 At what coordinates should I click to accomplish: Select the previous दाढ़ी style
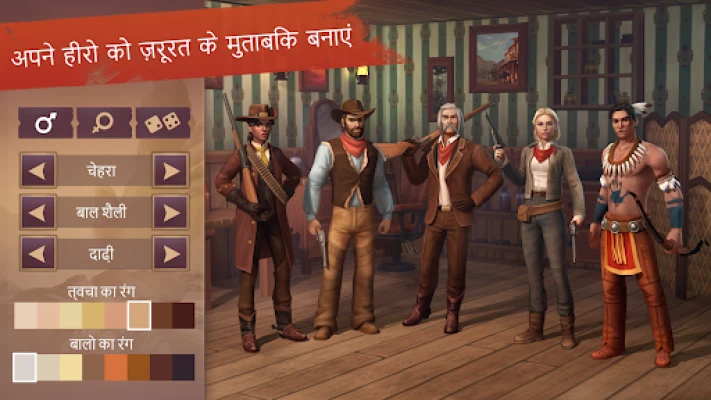[39, 253]
